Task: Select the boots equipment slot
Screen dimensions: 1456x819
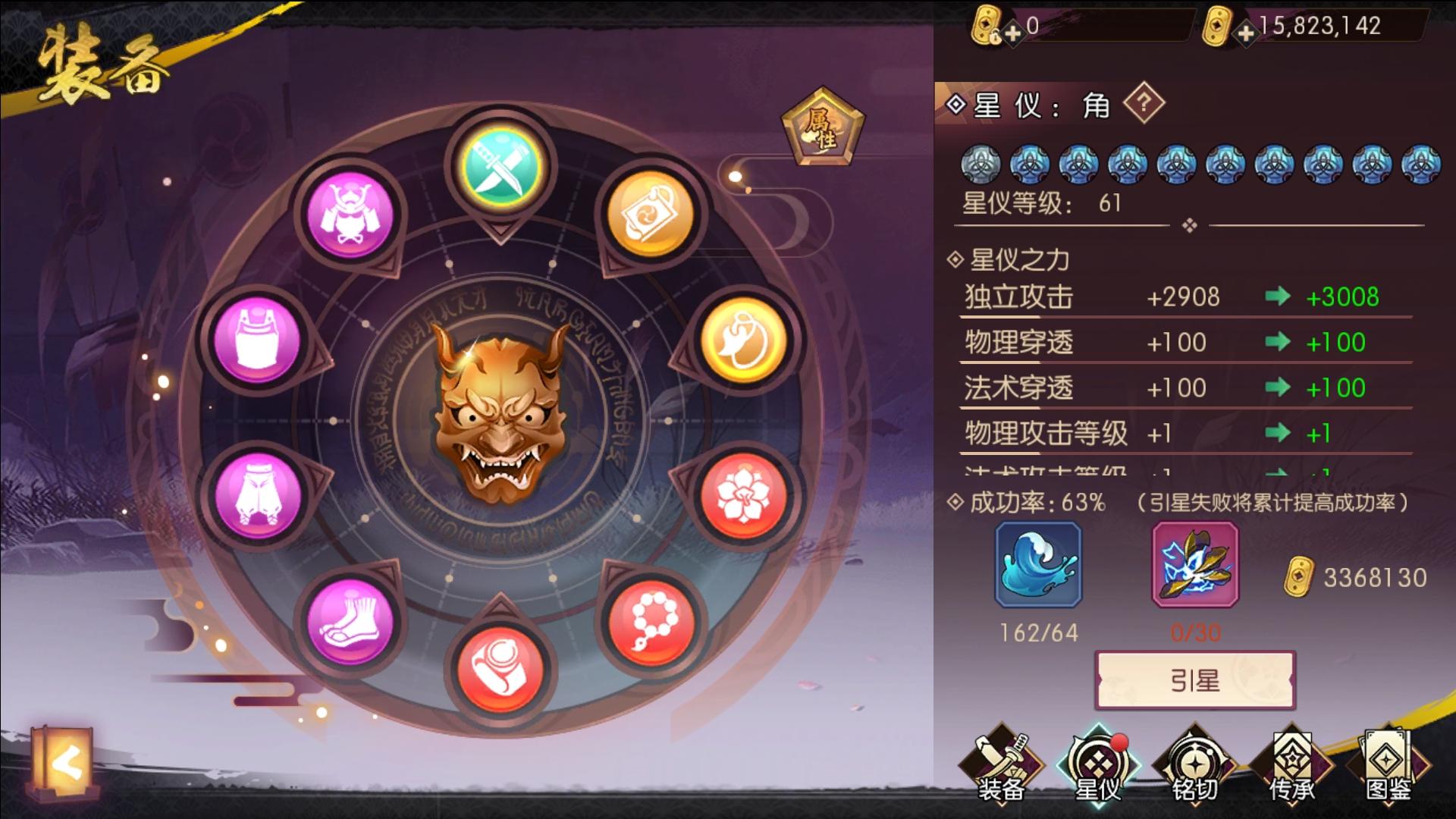Action: pos(350,620)
